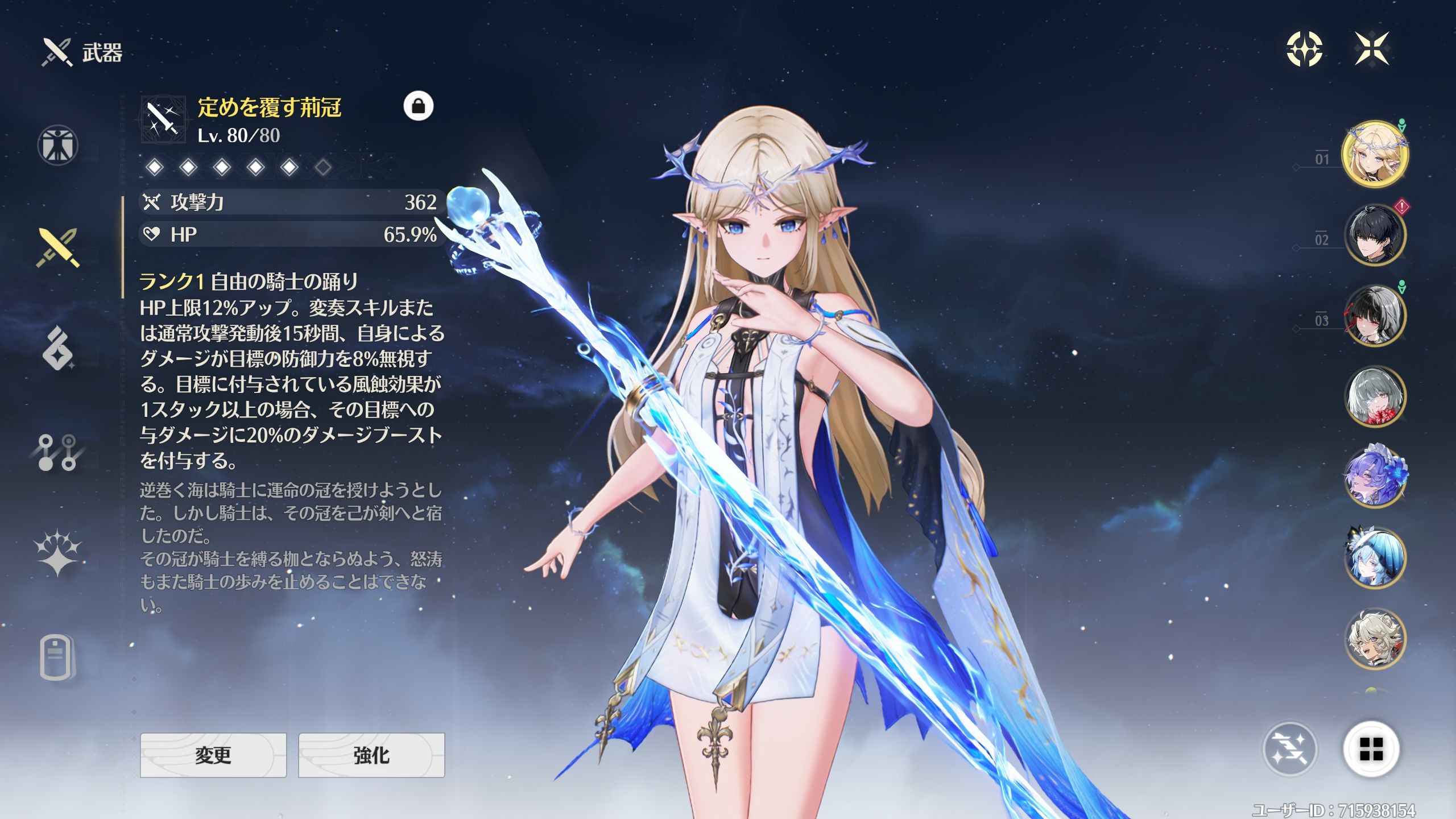Select the crossed swords weapon tab
1456x819 pixels.
[57, 248]
